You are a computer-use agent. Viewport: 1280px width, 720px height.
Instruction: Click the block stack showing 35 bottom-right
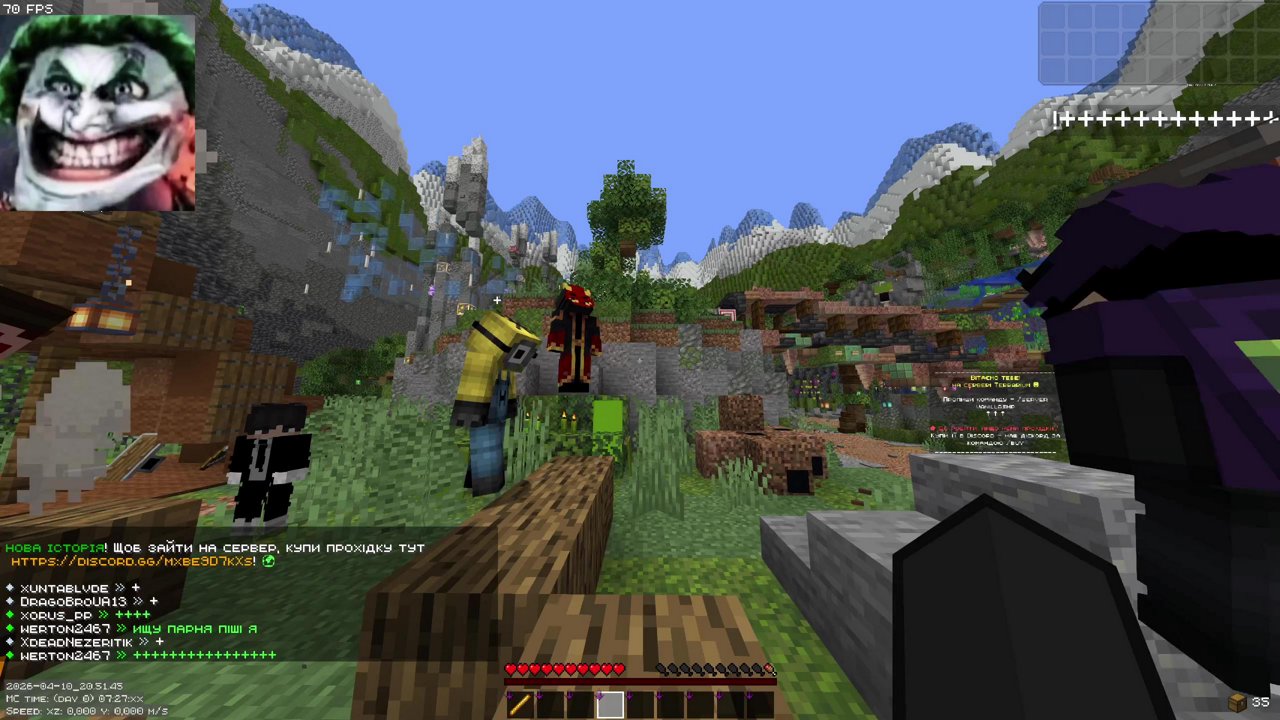[1243, 700]
